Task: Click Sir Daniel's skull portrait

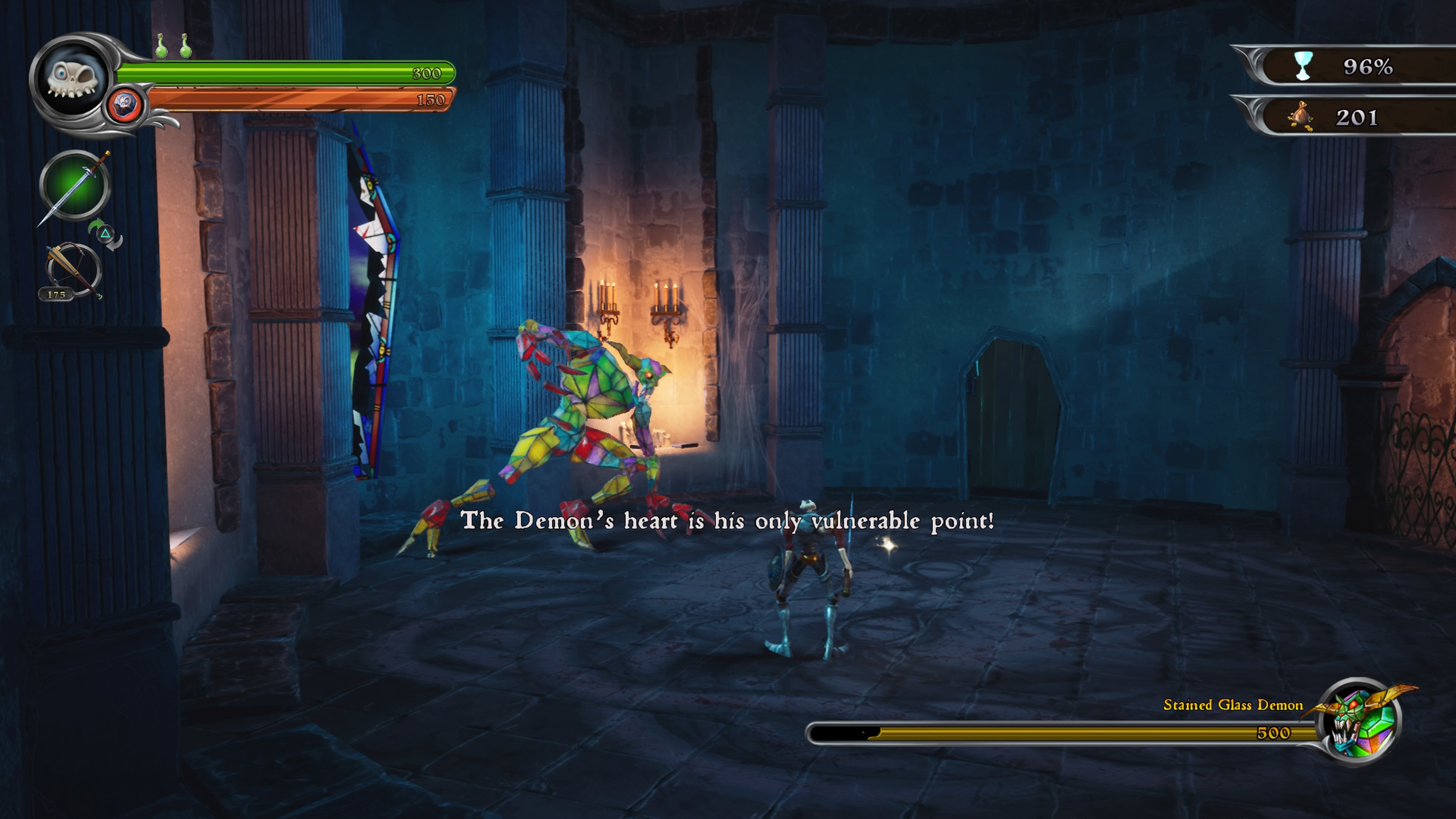Action: coord(71,79)
